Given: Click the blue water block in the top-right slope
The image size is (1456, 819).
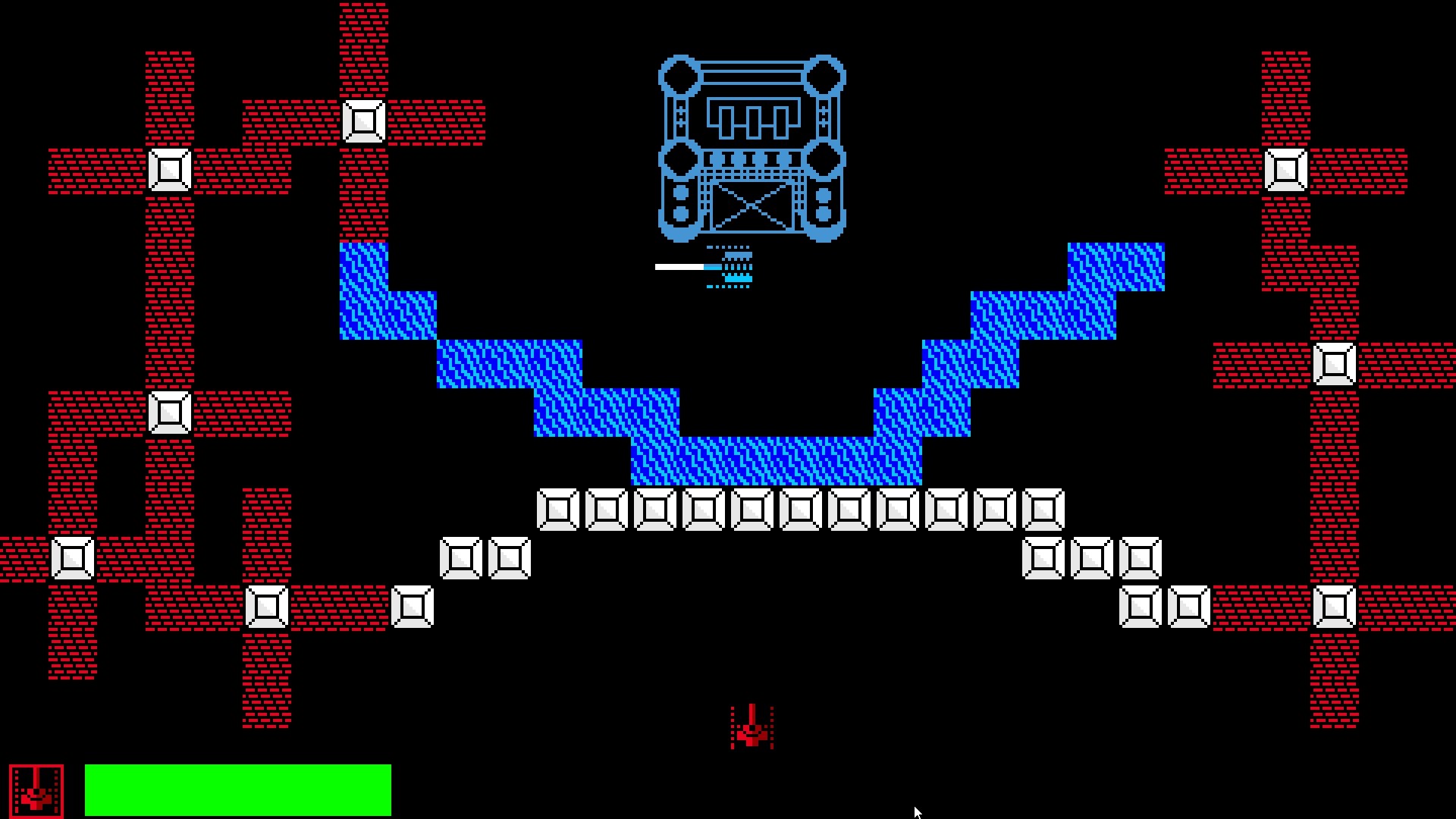Looking at the screenshot, I should (1115, 265).
